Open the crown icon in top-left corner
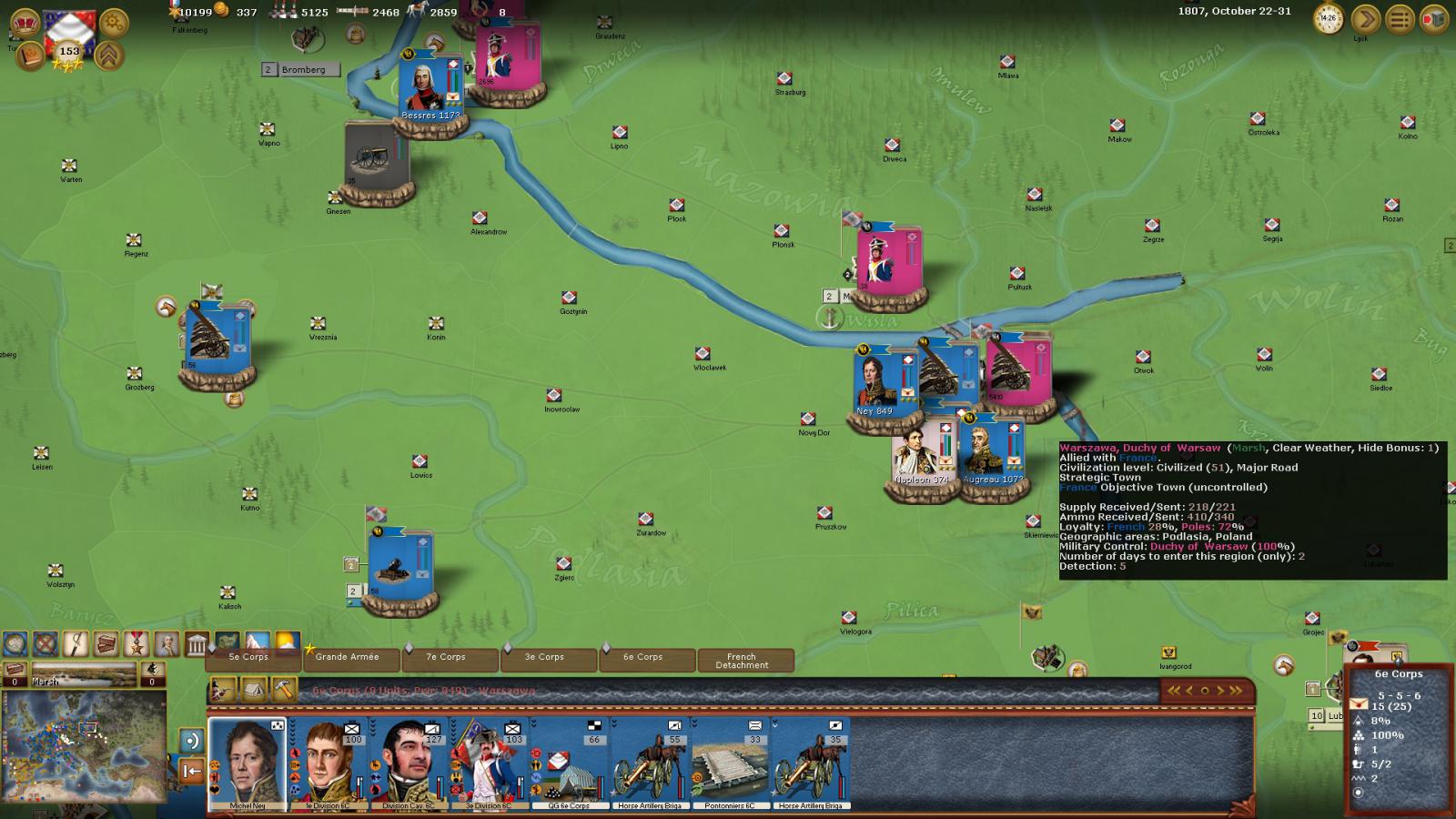The image size is (1456, 819). point(25,21)
